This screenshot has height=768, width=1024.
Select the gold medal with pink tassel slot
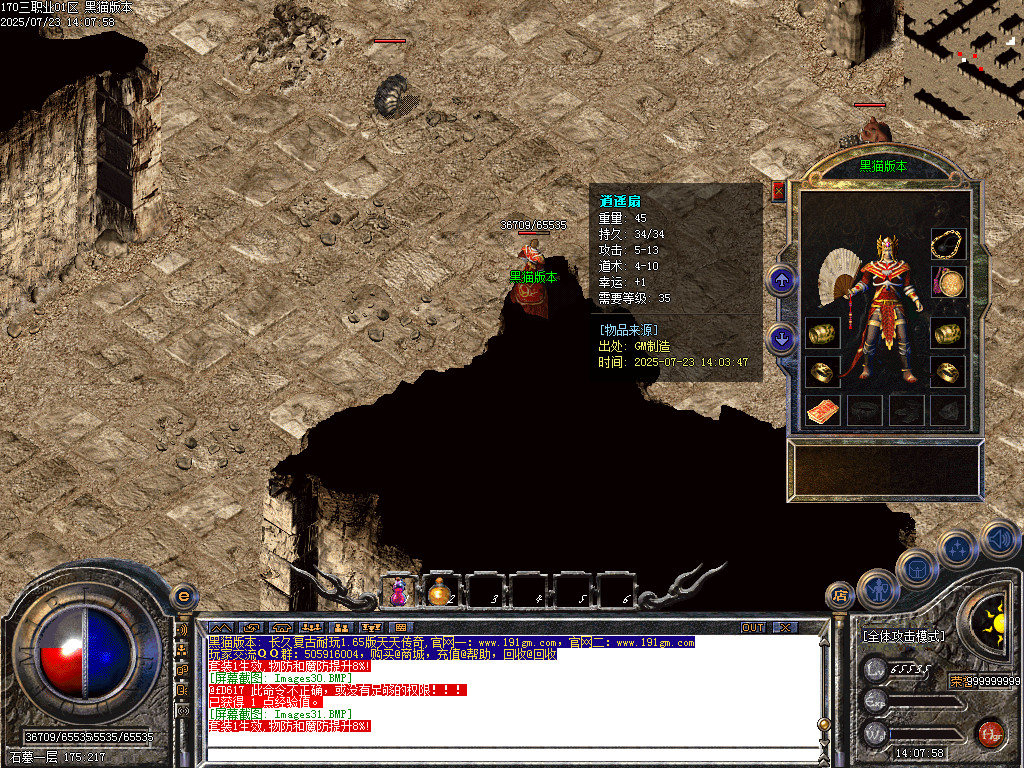(x=948, y=283)
